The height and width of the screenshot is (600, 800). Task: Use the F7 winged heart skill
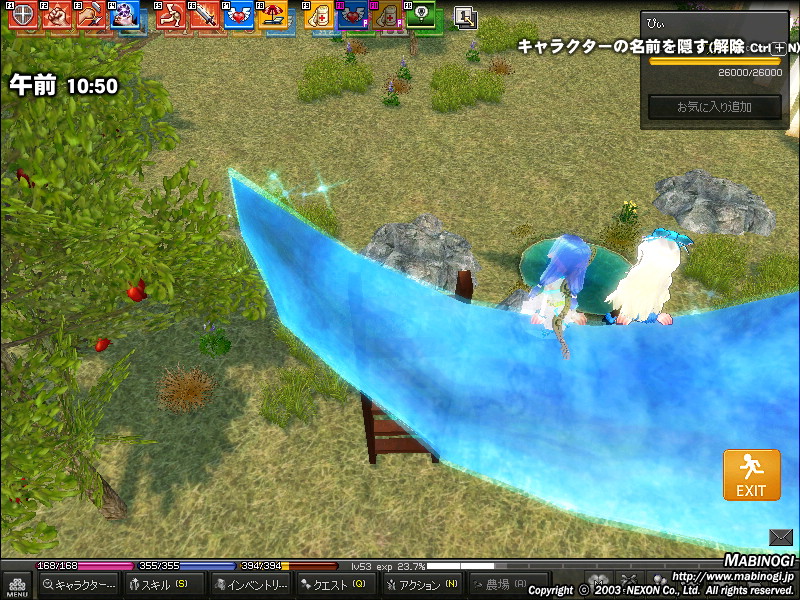[x=238, y=15]
